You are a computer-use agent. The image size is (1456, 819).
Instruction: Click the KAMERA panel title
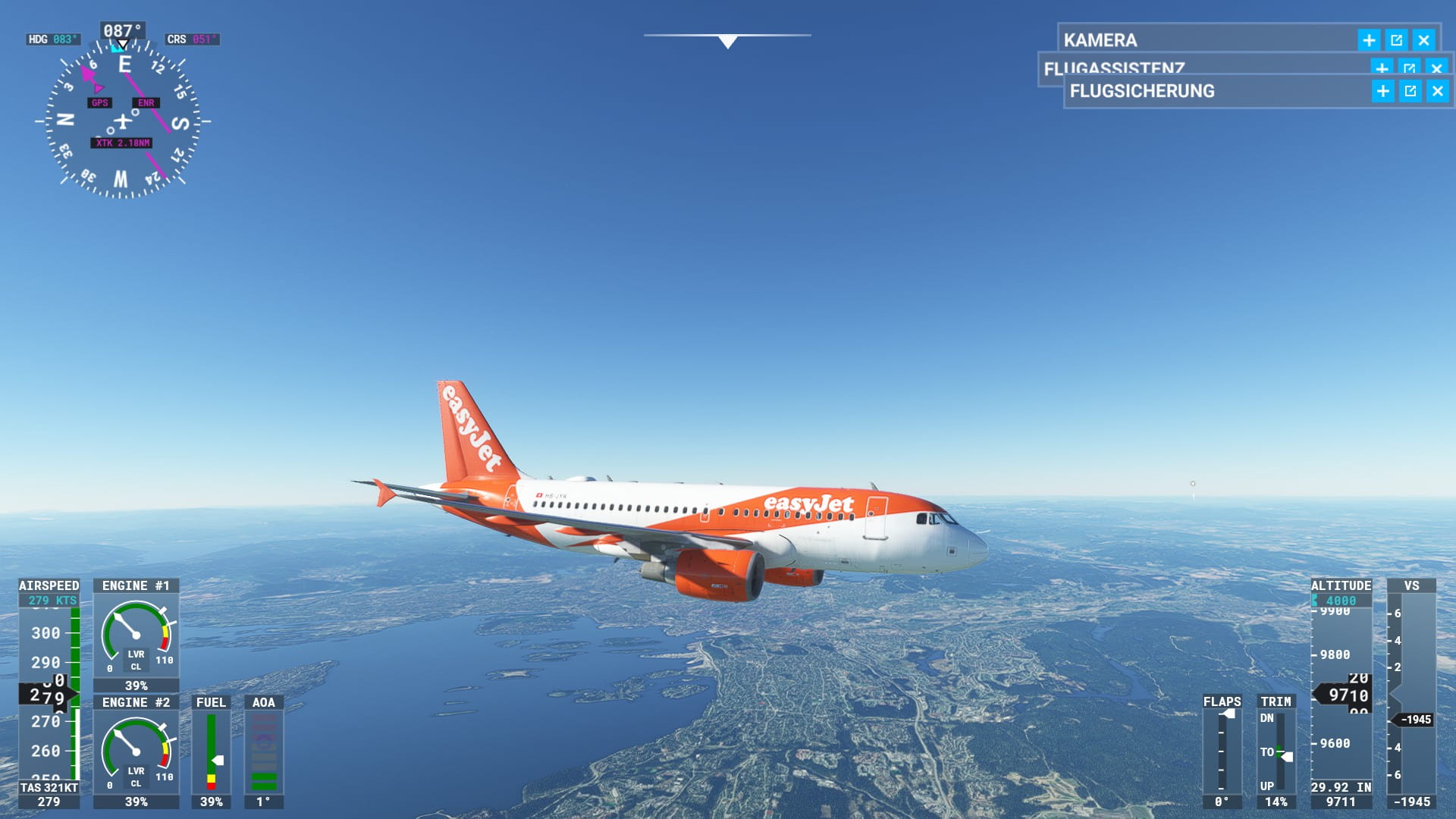1100,40
